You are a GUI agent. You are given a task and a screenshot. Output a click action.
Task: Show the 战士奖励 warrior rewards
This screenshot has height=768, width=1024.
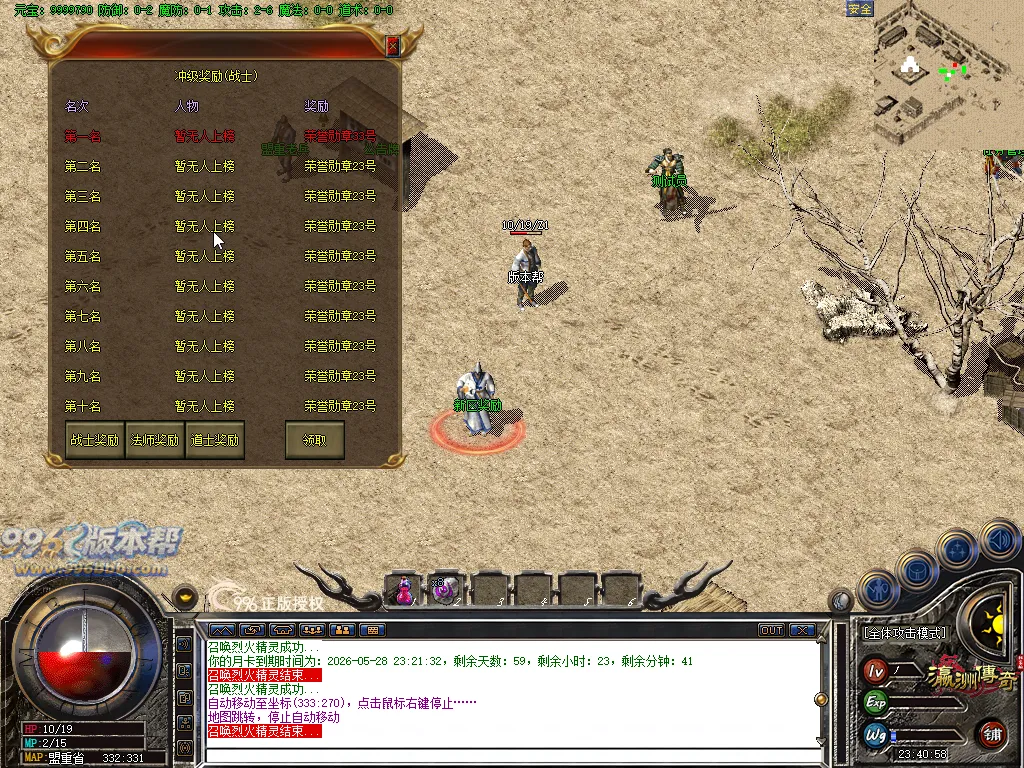[94, 440]
